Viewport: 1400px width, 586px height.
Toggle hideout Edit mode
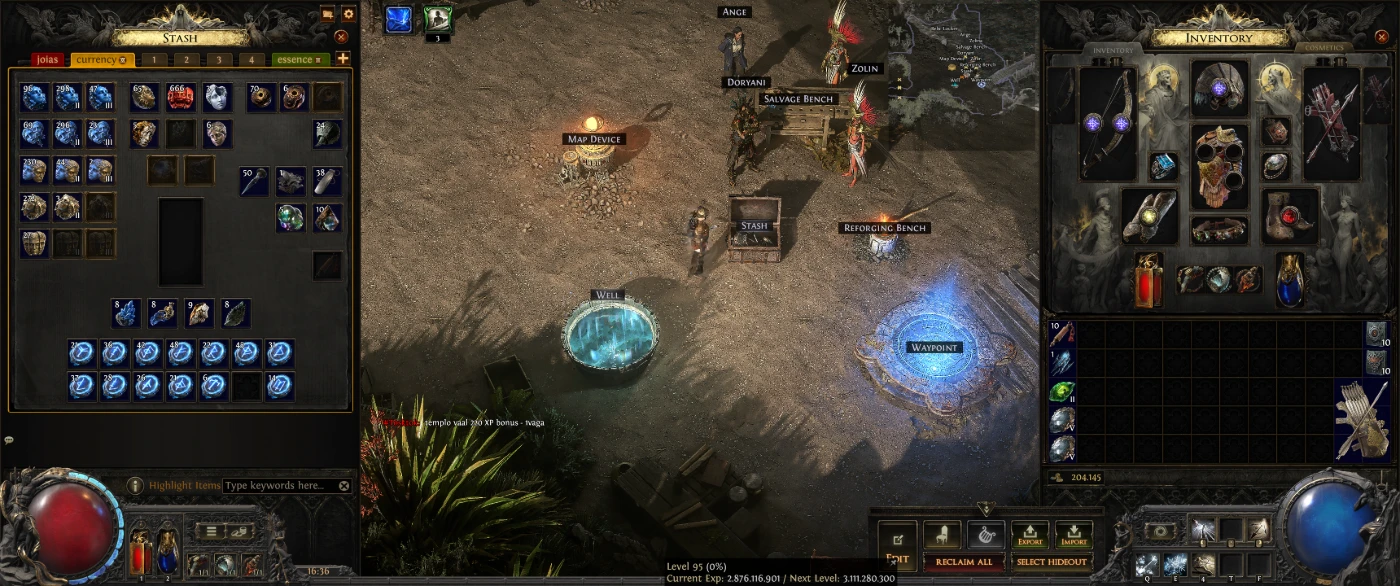point(897,543)
